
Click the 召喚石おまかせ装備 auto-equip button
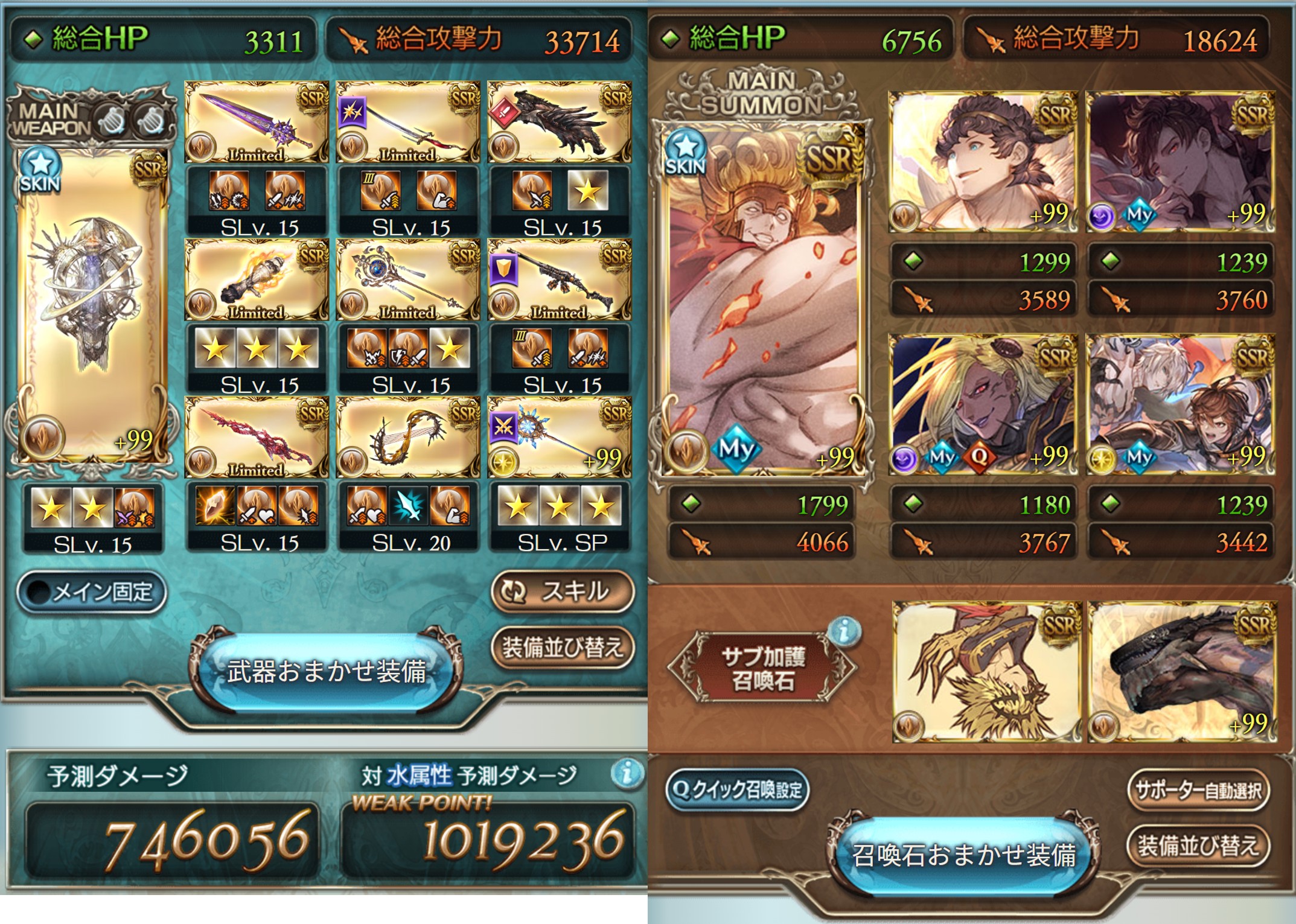[x=964, y=855]
